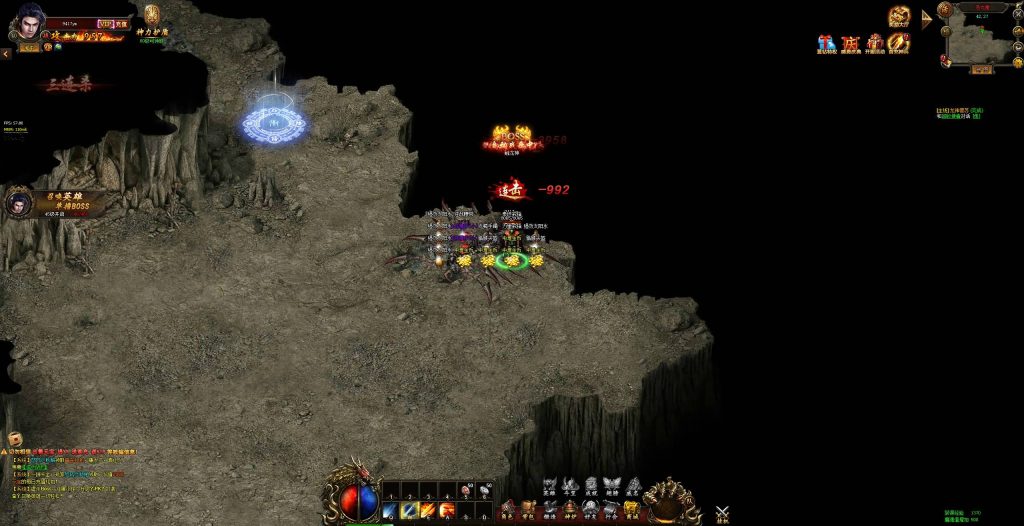Open the red 囧 celebration event icon
Viewport: 1024px width, 526px height.
851,43
